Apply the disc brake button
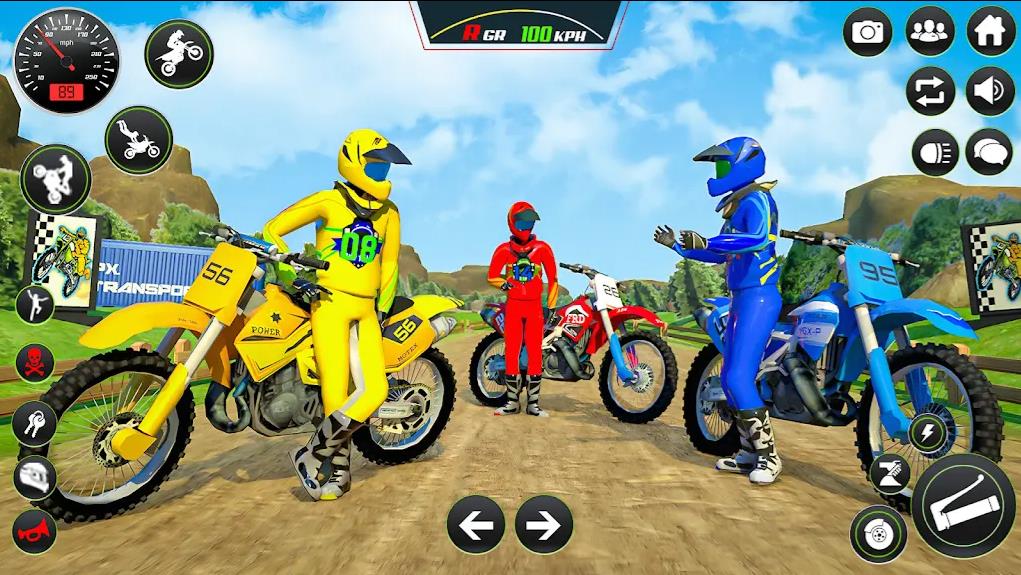The image size is (1021, 575). click(x=878, y=534)
